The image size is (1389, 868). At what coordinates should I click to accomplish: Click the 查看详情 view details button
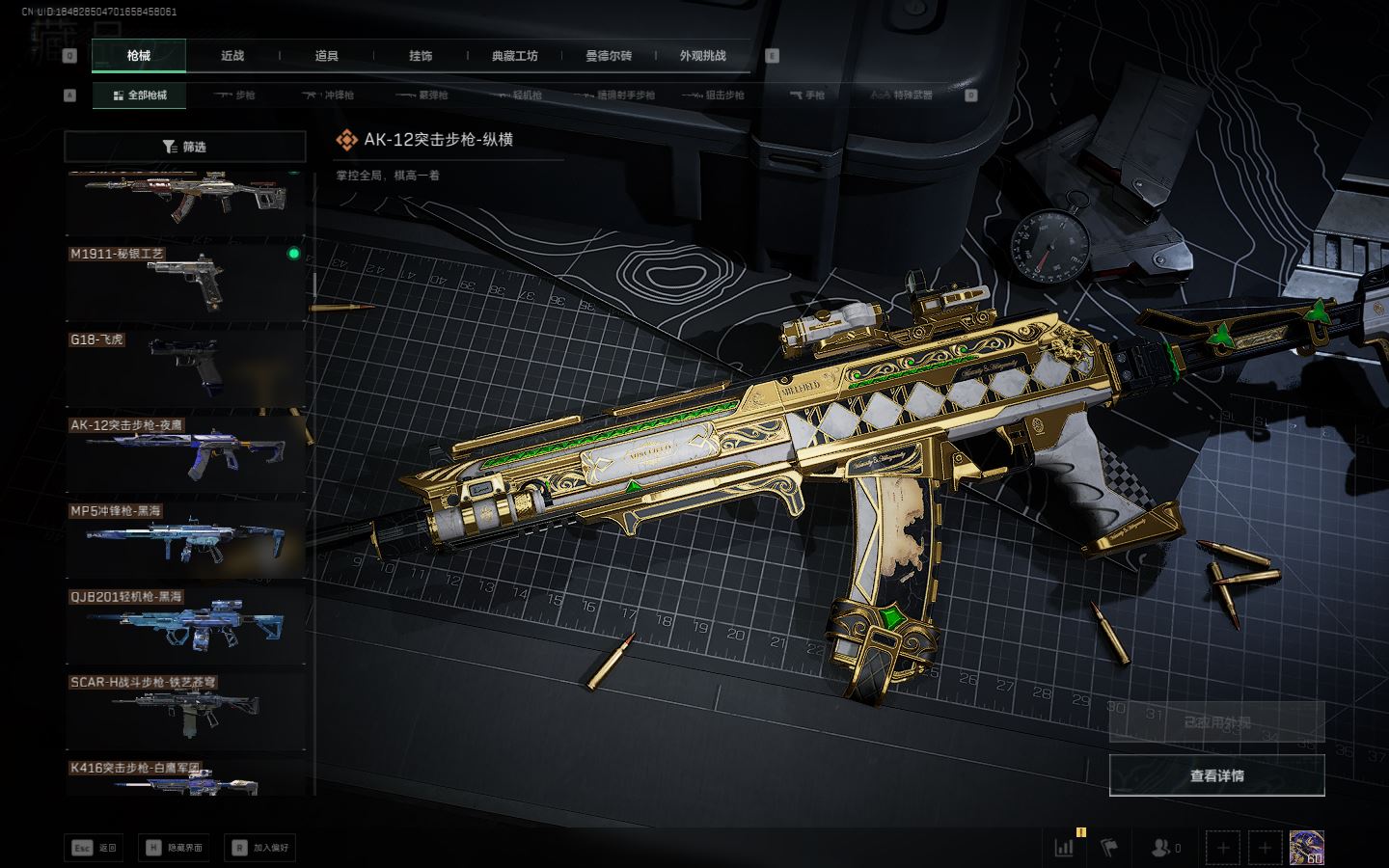coord(1216,775)
